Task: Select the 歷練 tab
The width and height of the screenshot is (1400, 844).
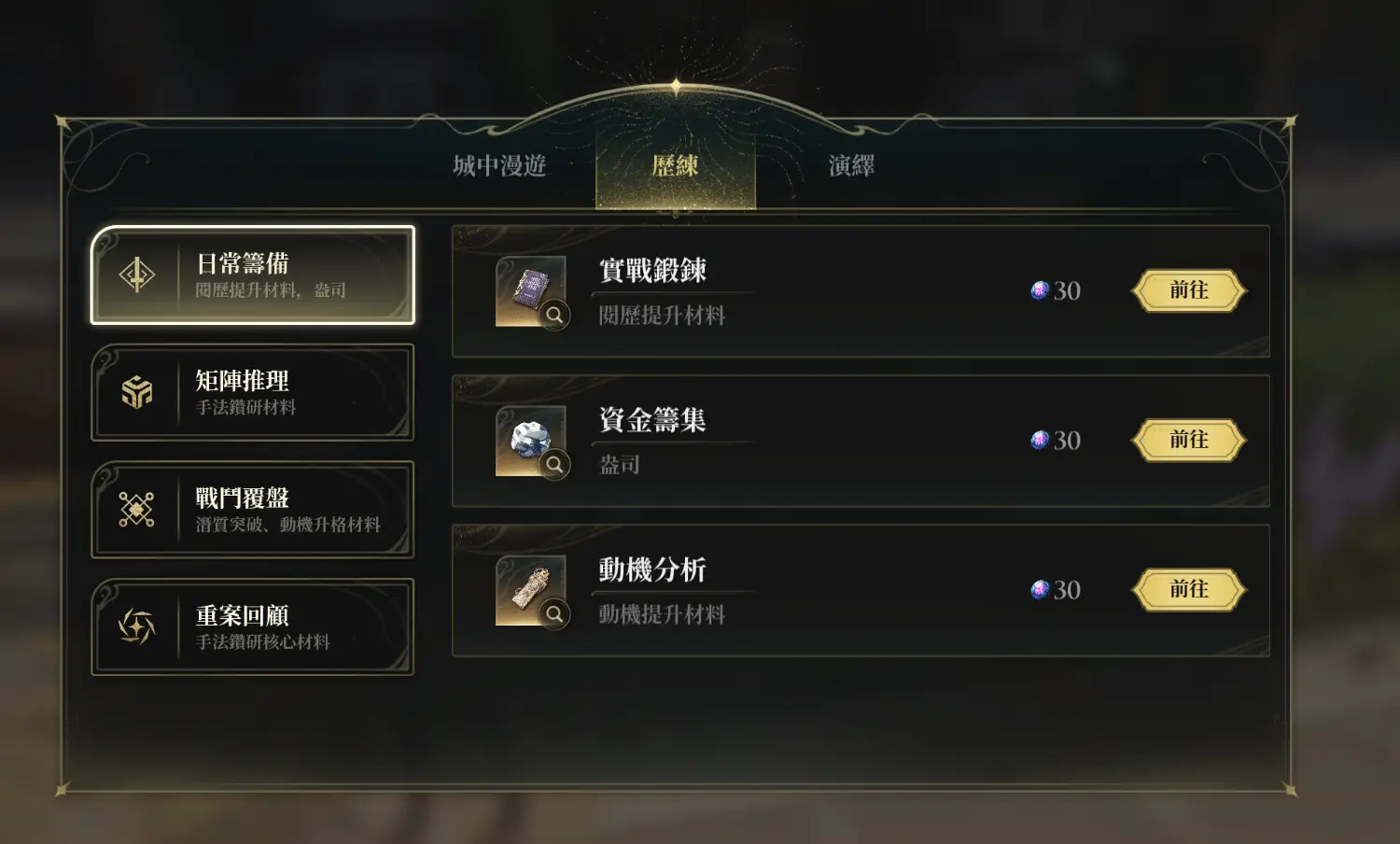Action: coord(675,166)
